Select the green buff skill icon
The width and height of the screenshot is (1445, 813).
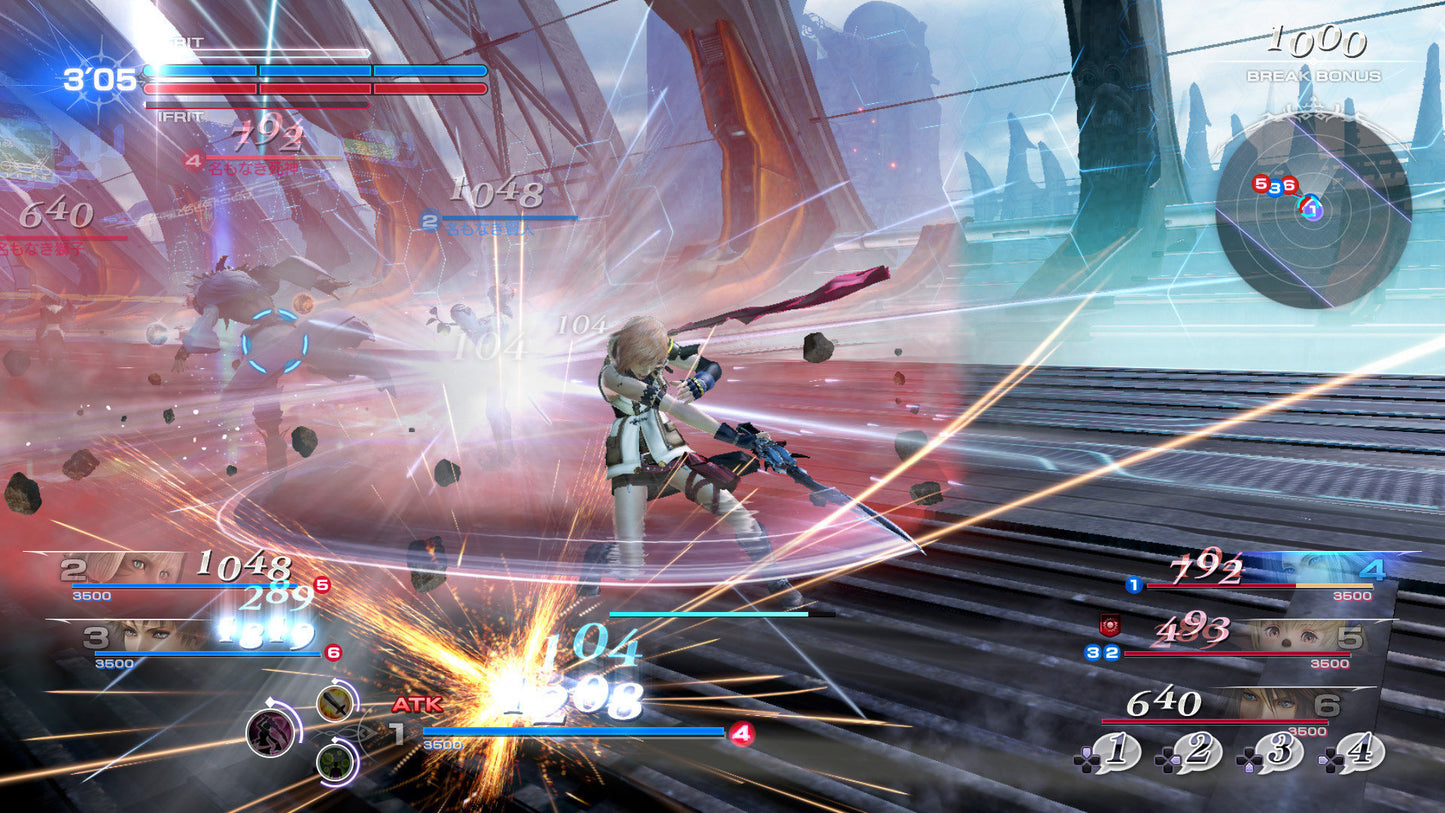(335, 763)
